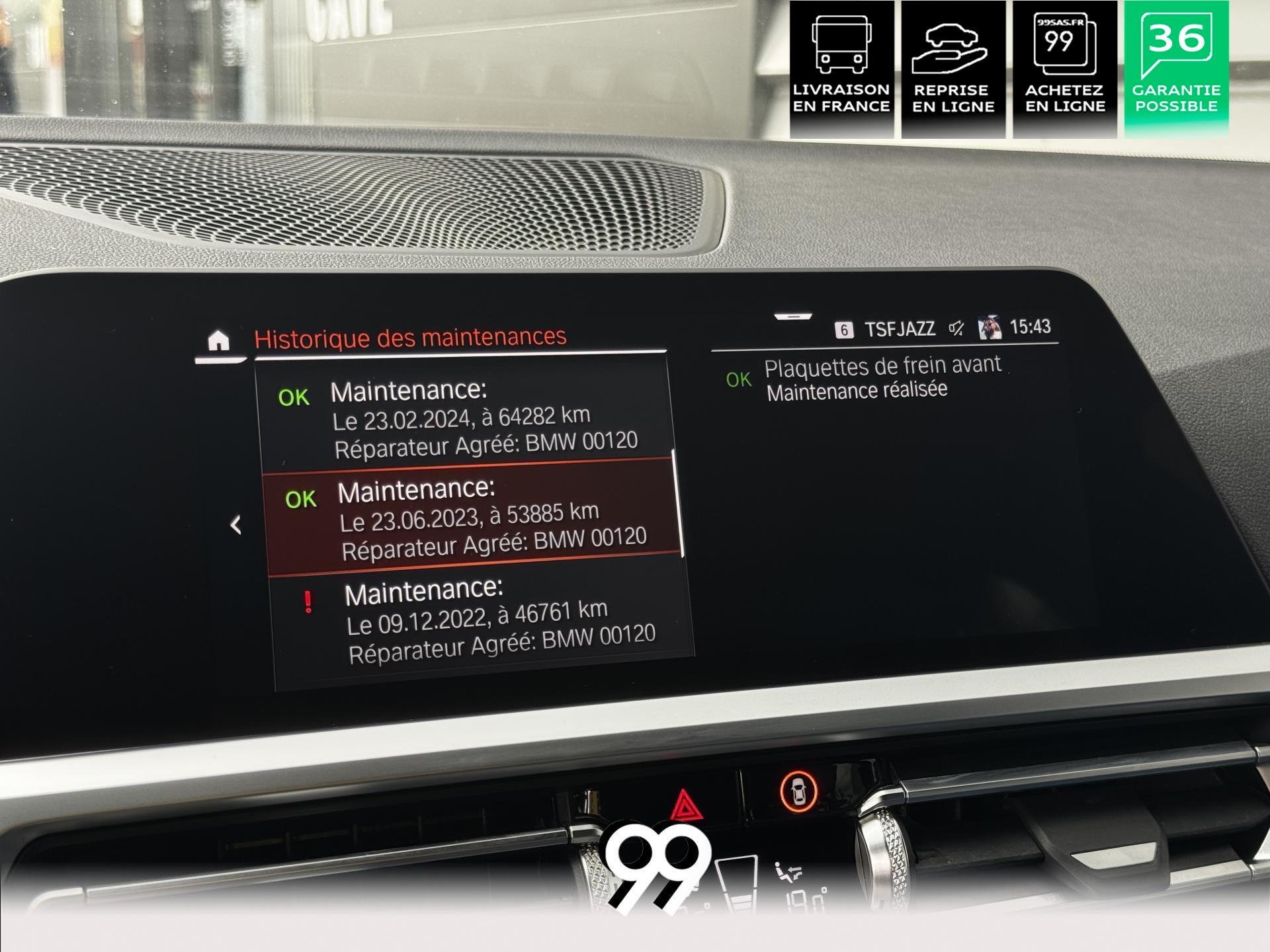Open the home screen icon

pos(218,342)
